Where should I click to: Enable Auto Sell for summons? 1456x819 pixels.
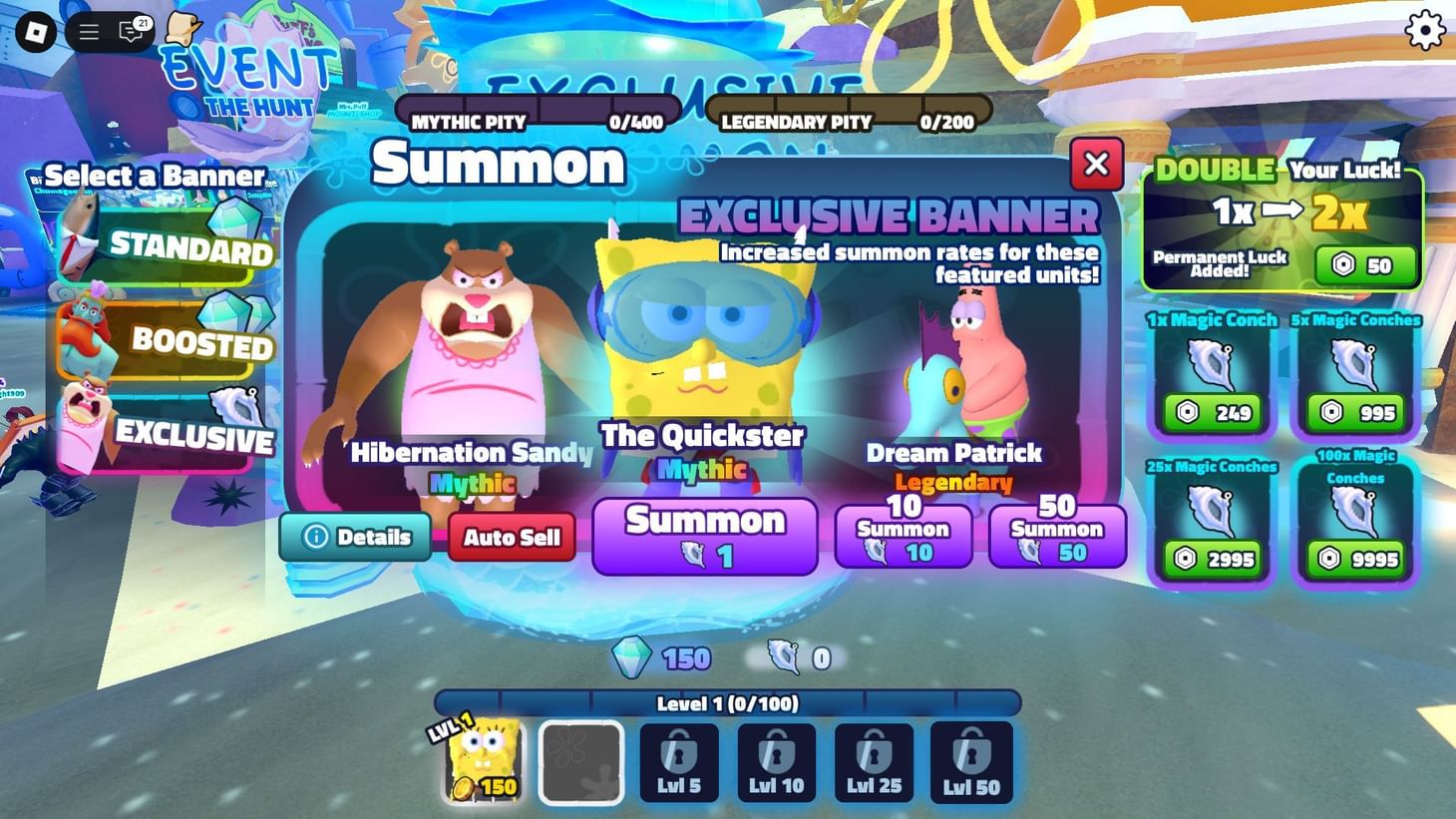pyautogui.click(x=512, y=537)
